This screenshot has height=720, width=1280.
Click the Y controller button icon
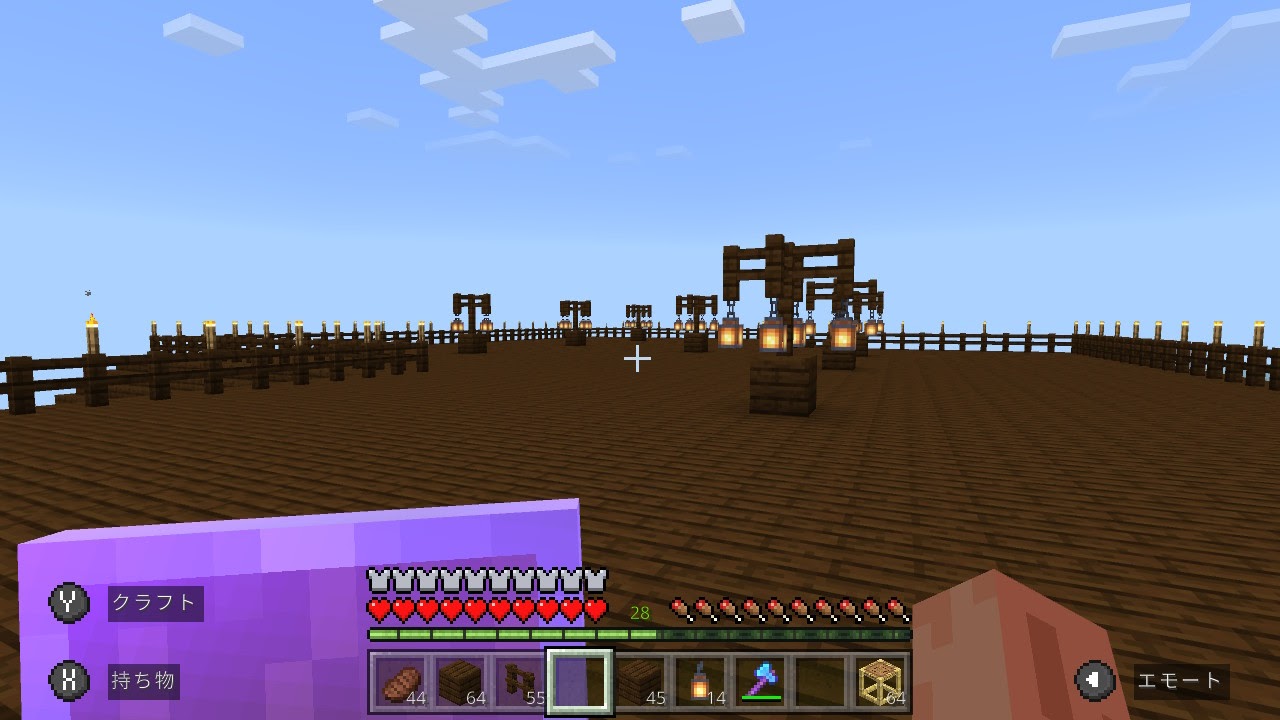69,603
